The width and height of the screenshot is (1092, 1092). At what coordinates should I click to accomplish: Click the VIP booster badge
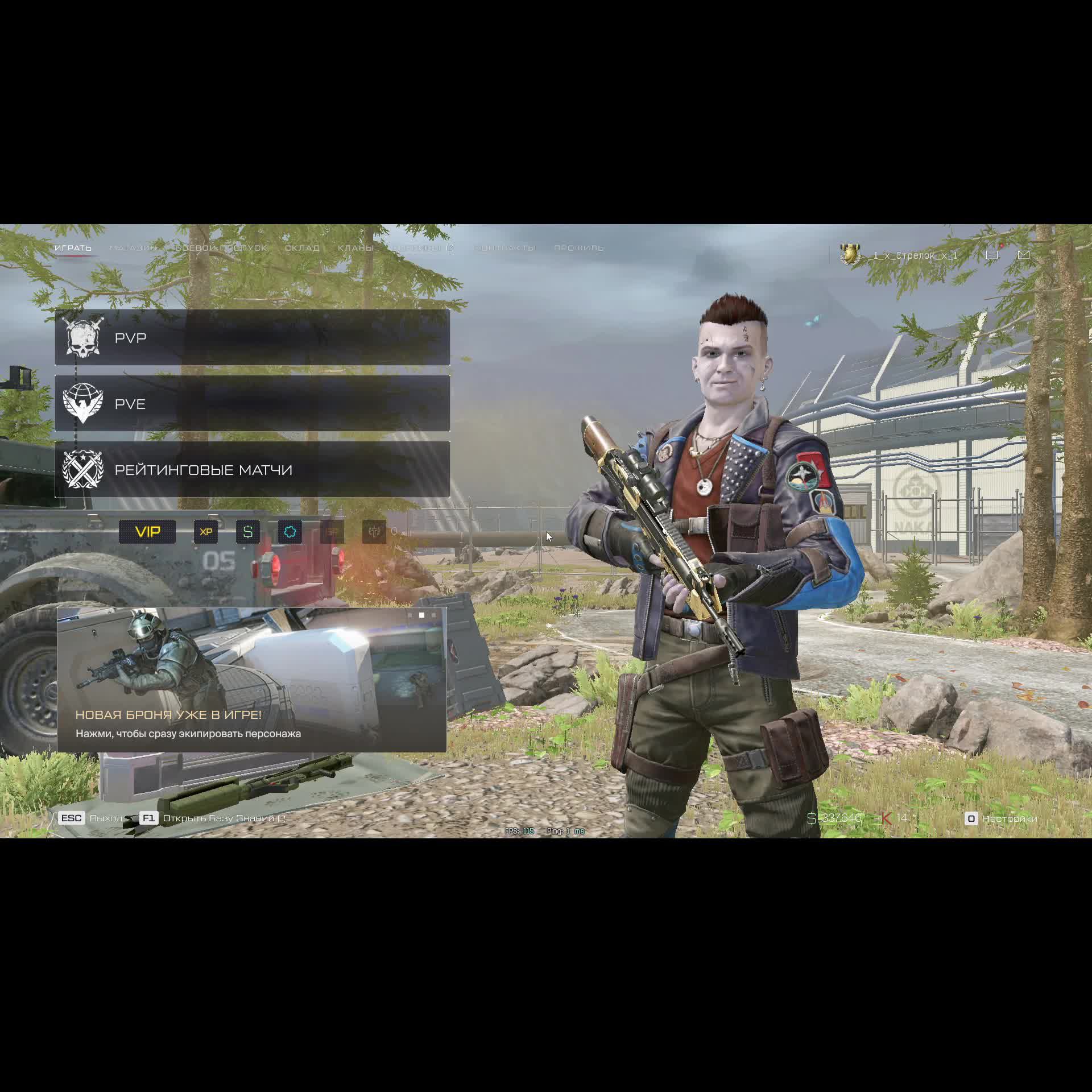pos(147,532)
